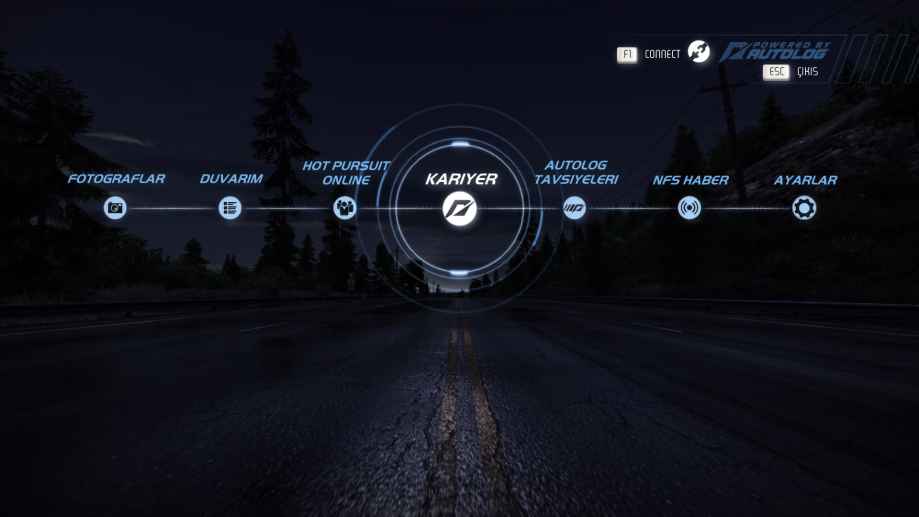Viewport: 919px width, 517px height.
Task: Choose Hot Pursuit Online mode
Action: point(345,208)
